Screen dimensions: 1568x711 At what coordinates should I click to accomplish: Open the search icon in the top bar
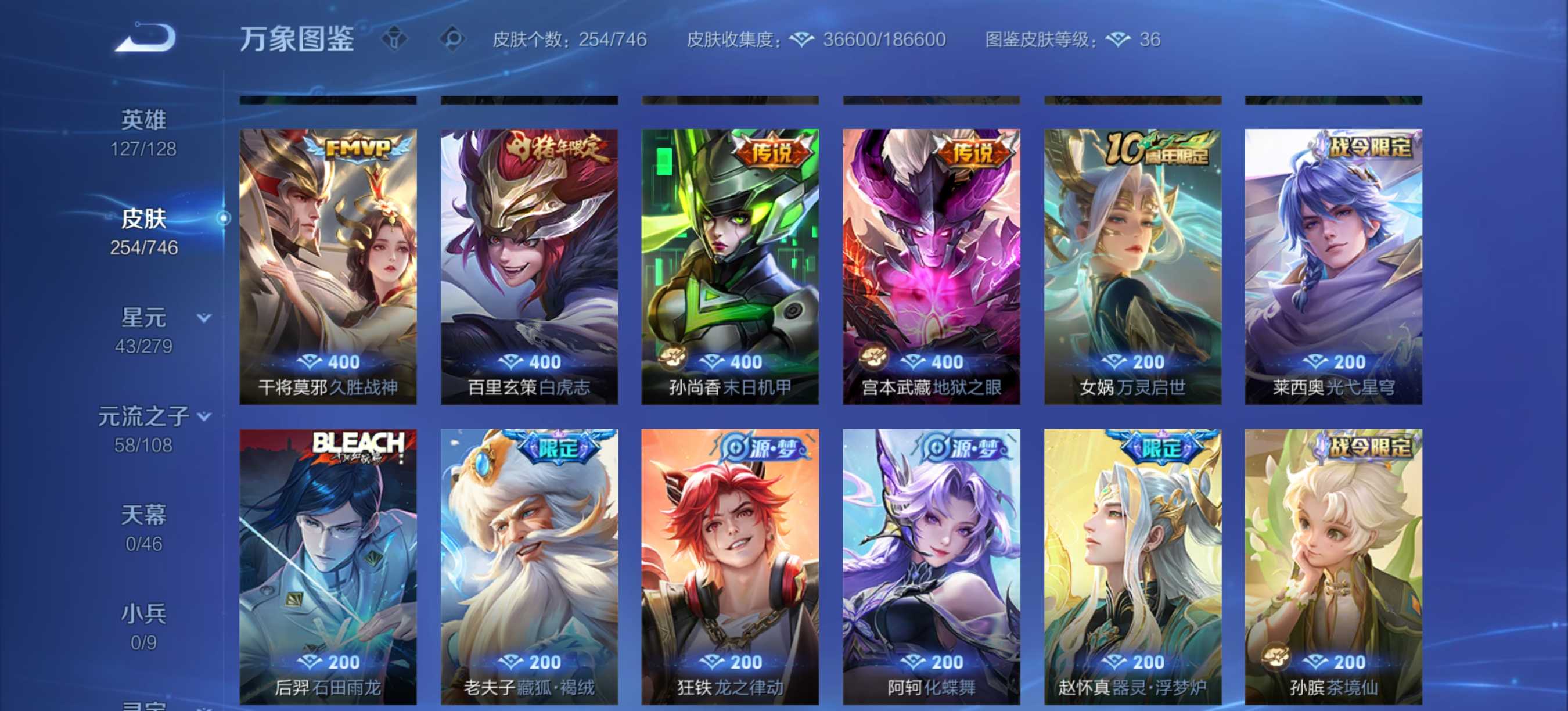(x=452, y=38)
